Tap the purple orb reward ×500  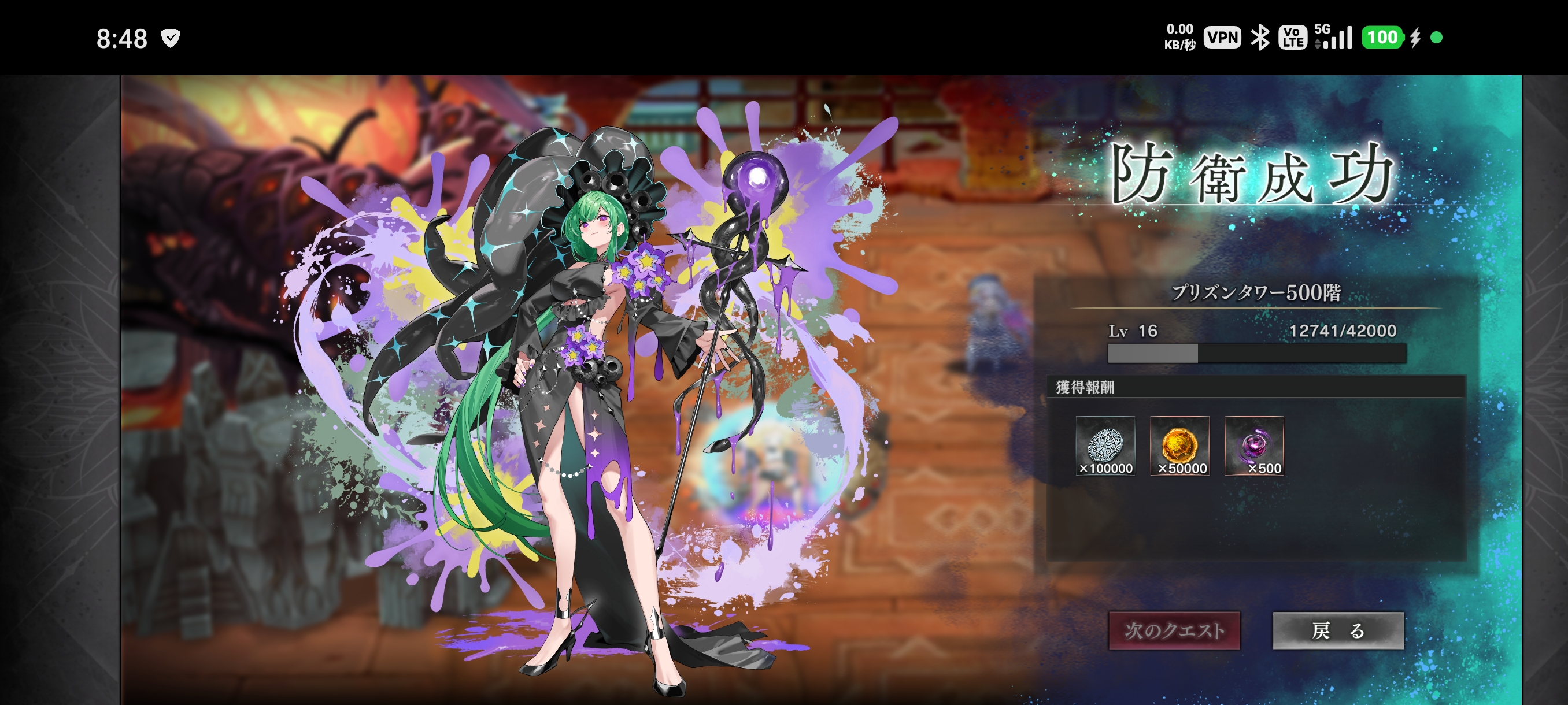click(1253, 446)
